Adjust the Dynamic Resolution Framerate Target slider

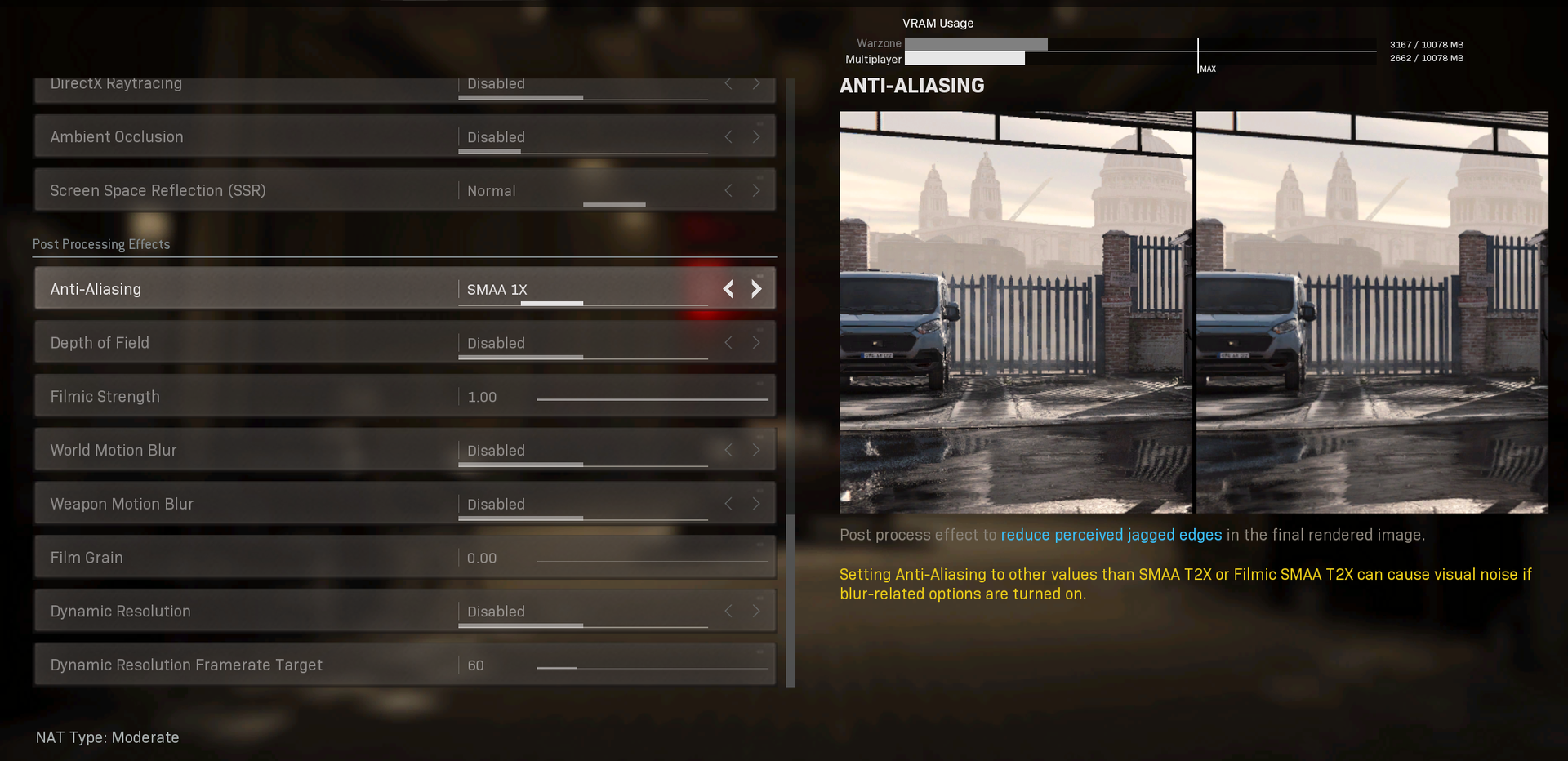pyautogui.click(x=652, y=668)
